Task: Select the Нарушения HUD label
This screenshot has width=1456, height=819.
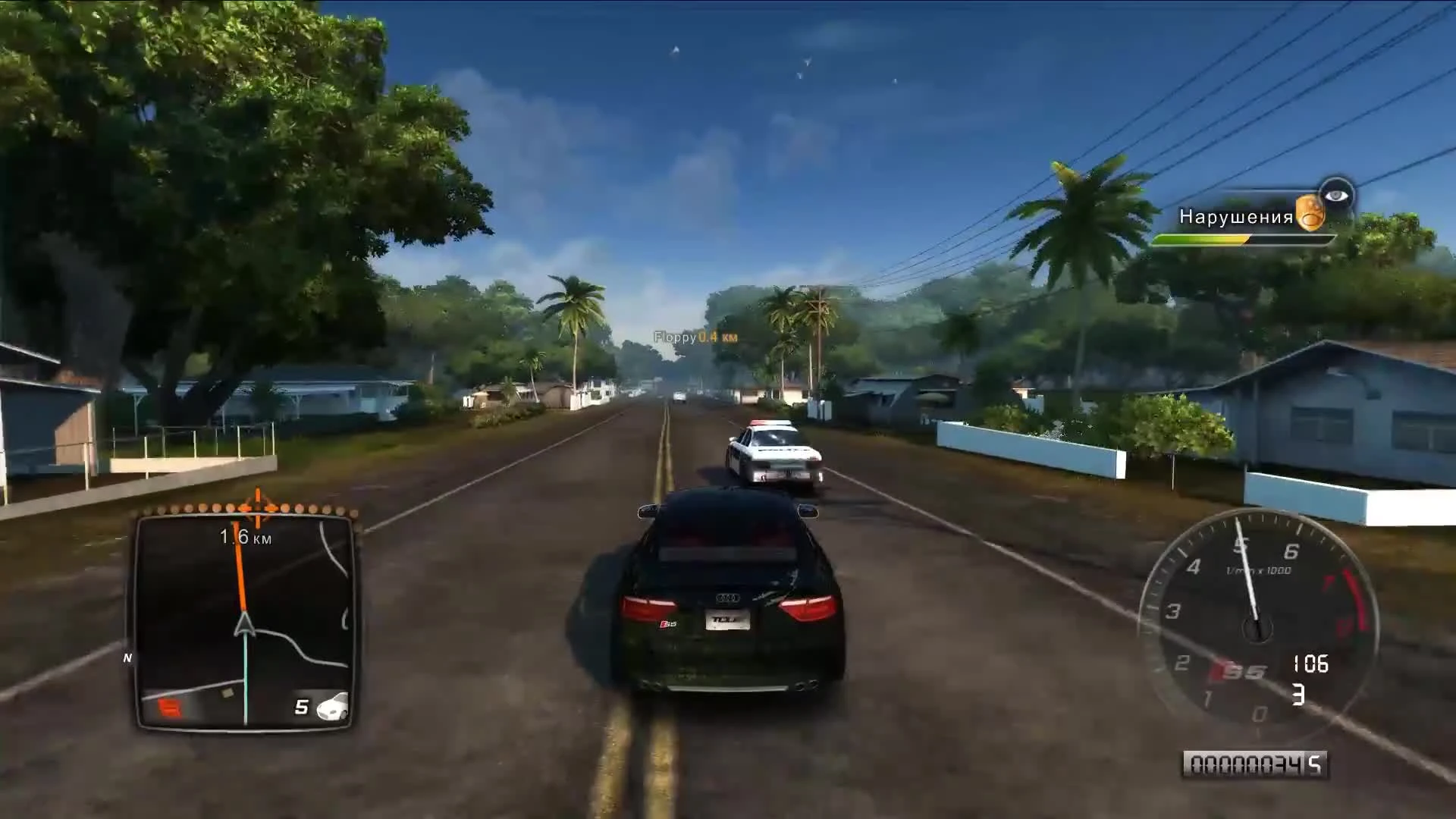Action: click(1237, 218)
